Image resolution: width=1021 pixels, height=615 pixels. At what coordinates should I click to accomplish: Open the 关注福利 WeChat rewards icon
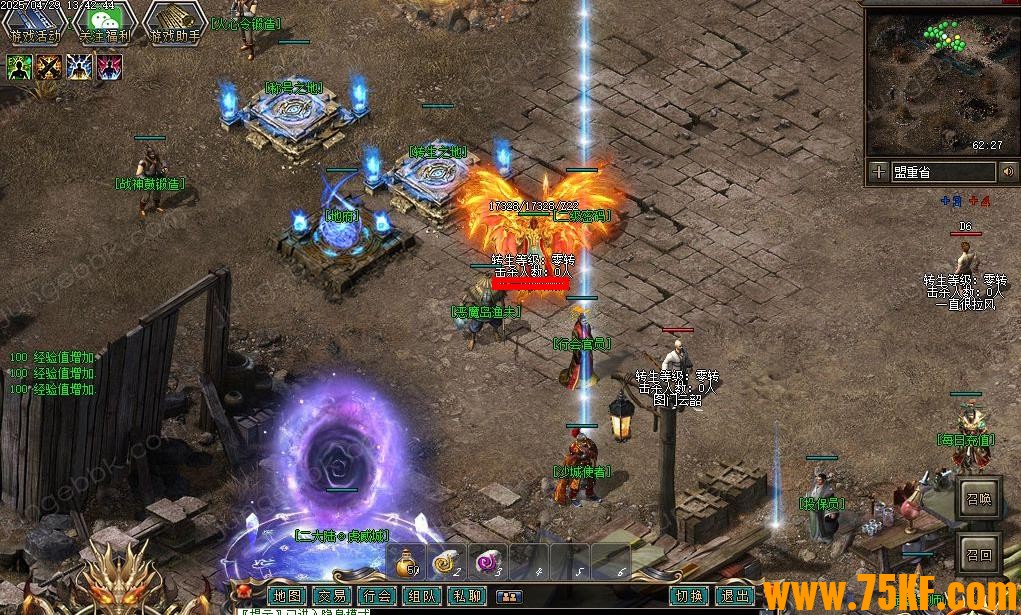[x=105, y=23]
